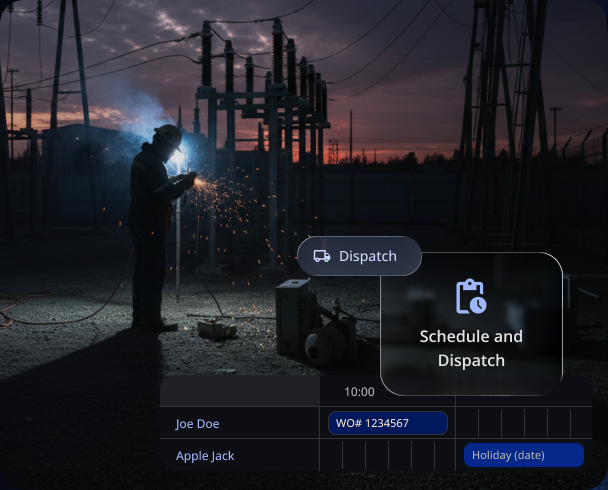The image size is (608, 490).
Task: Click the clipboard clock icon
Action: coord(471,296)
